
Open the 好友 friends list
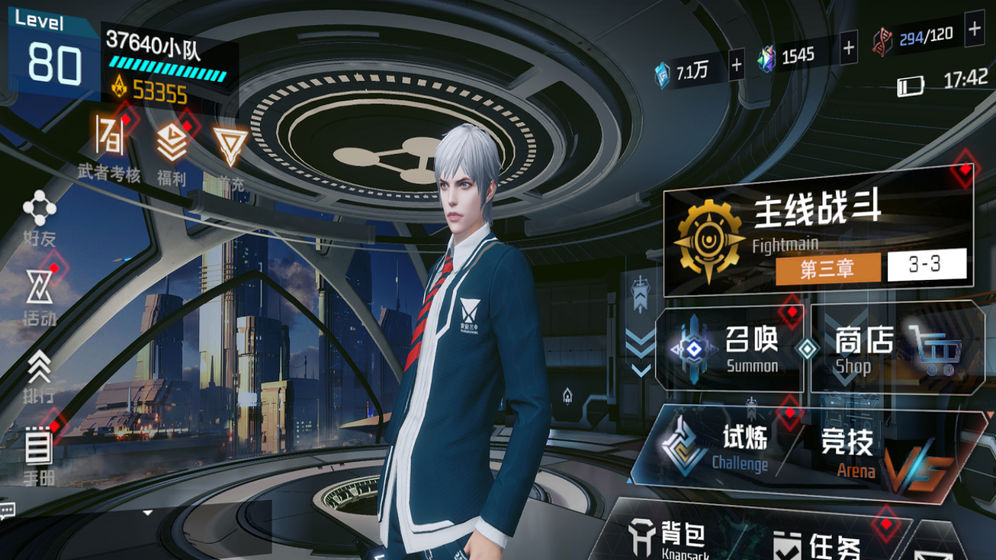click(39, 217)
